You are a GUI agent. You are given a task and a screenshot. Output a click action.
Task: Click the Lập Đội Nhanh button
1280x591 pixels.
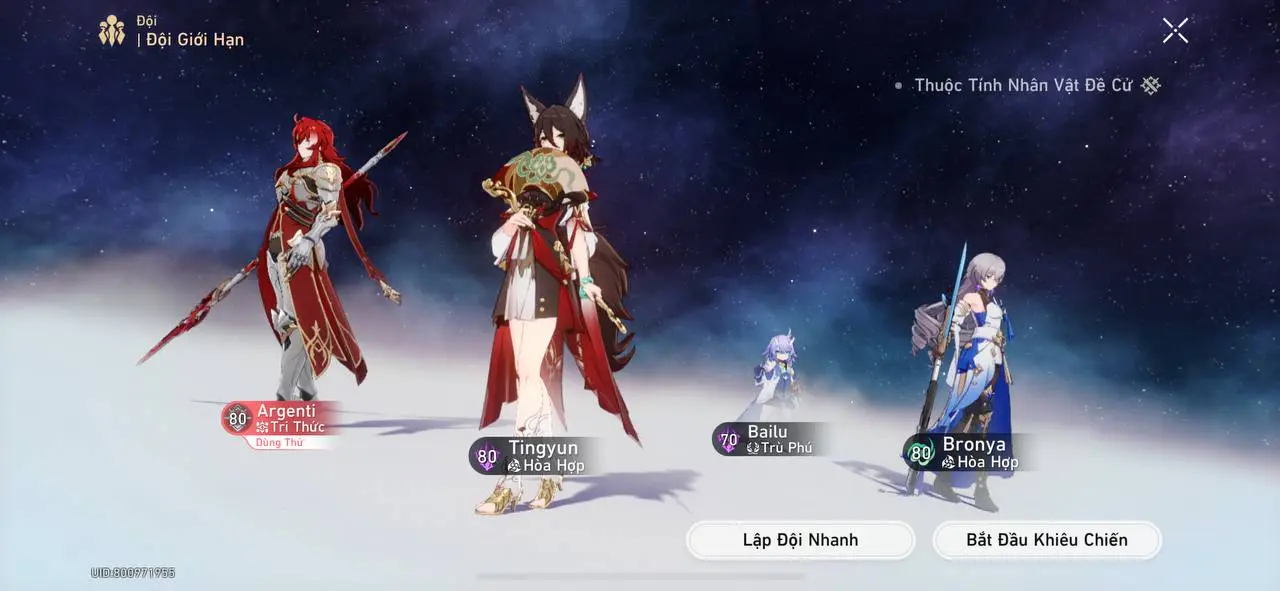pos(800,540)
